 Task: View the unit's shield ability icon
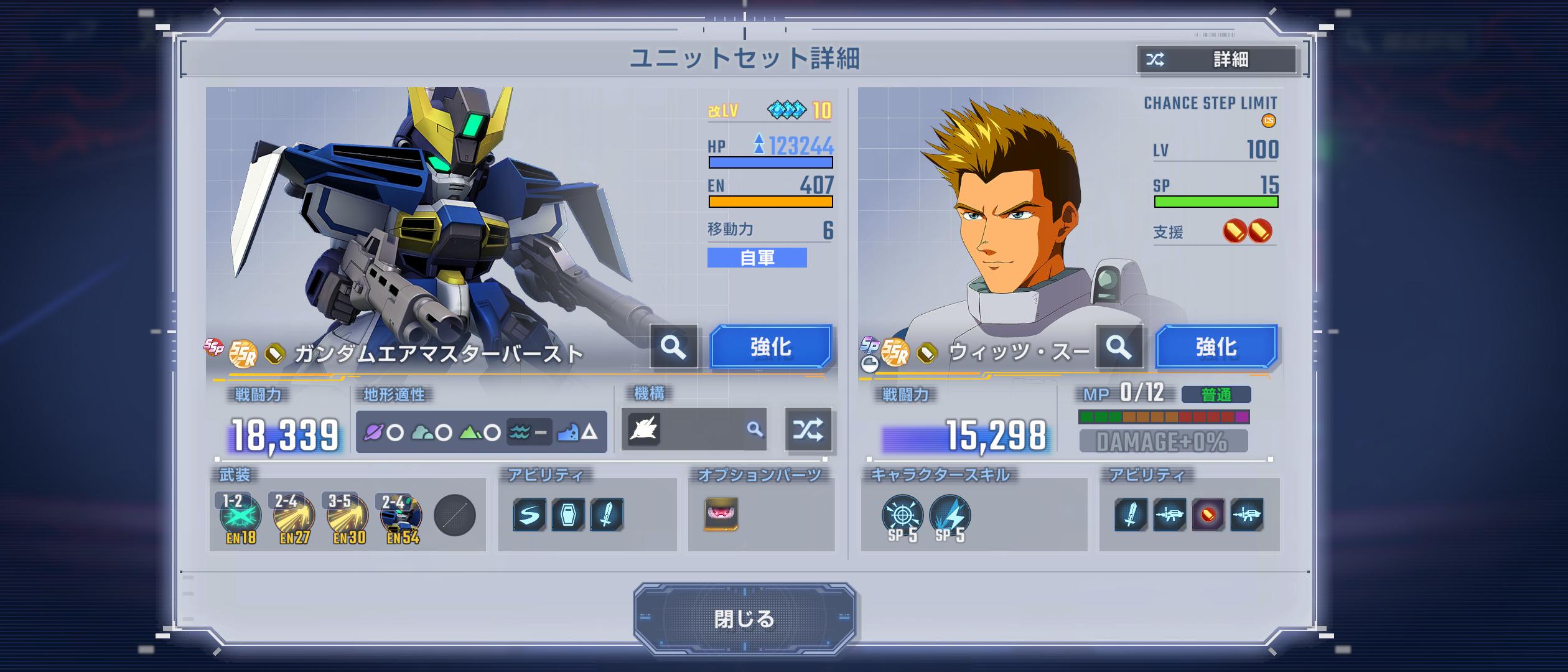coord(568,515)
